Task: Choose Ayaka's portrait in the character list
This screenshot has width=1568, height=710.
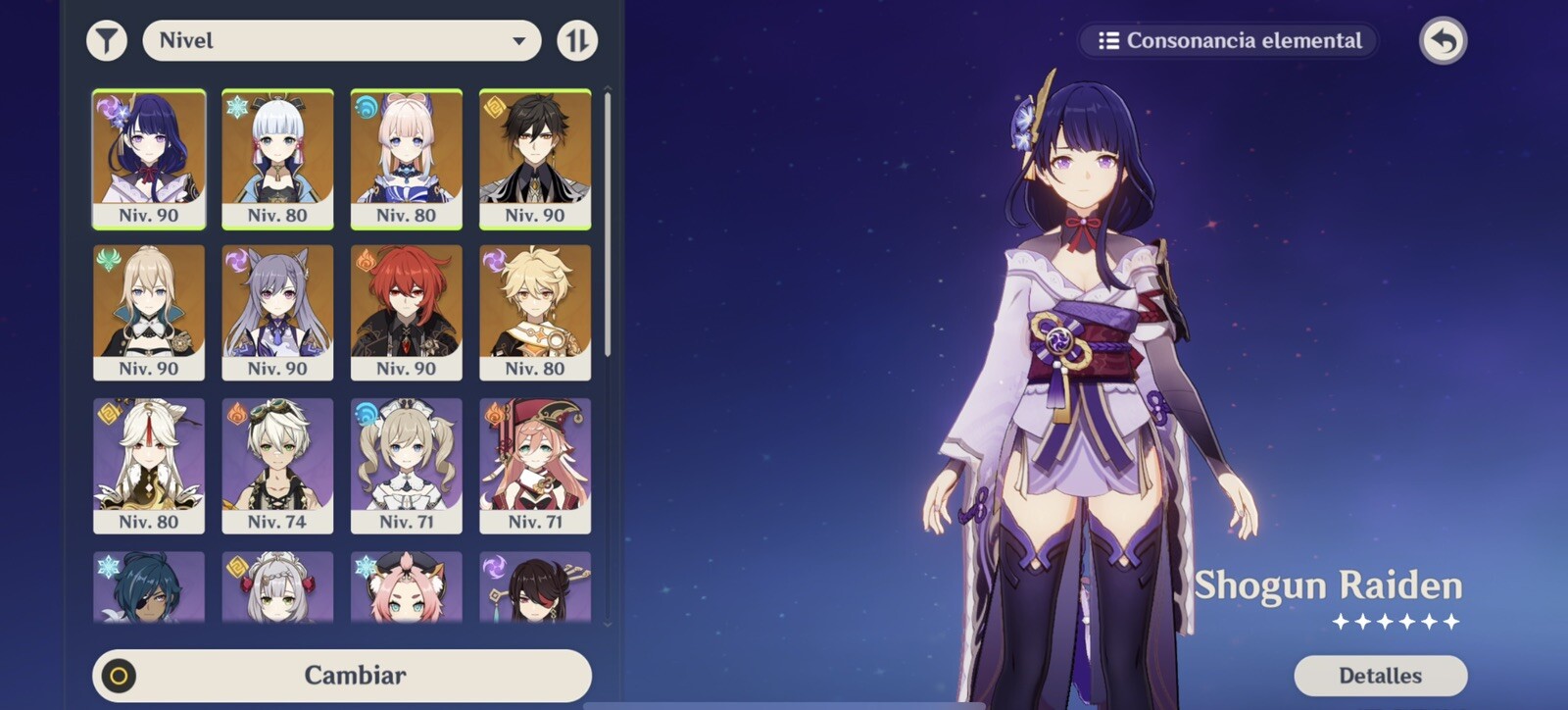Action: click(277, 159)
